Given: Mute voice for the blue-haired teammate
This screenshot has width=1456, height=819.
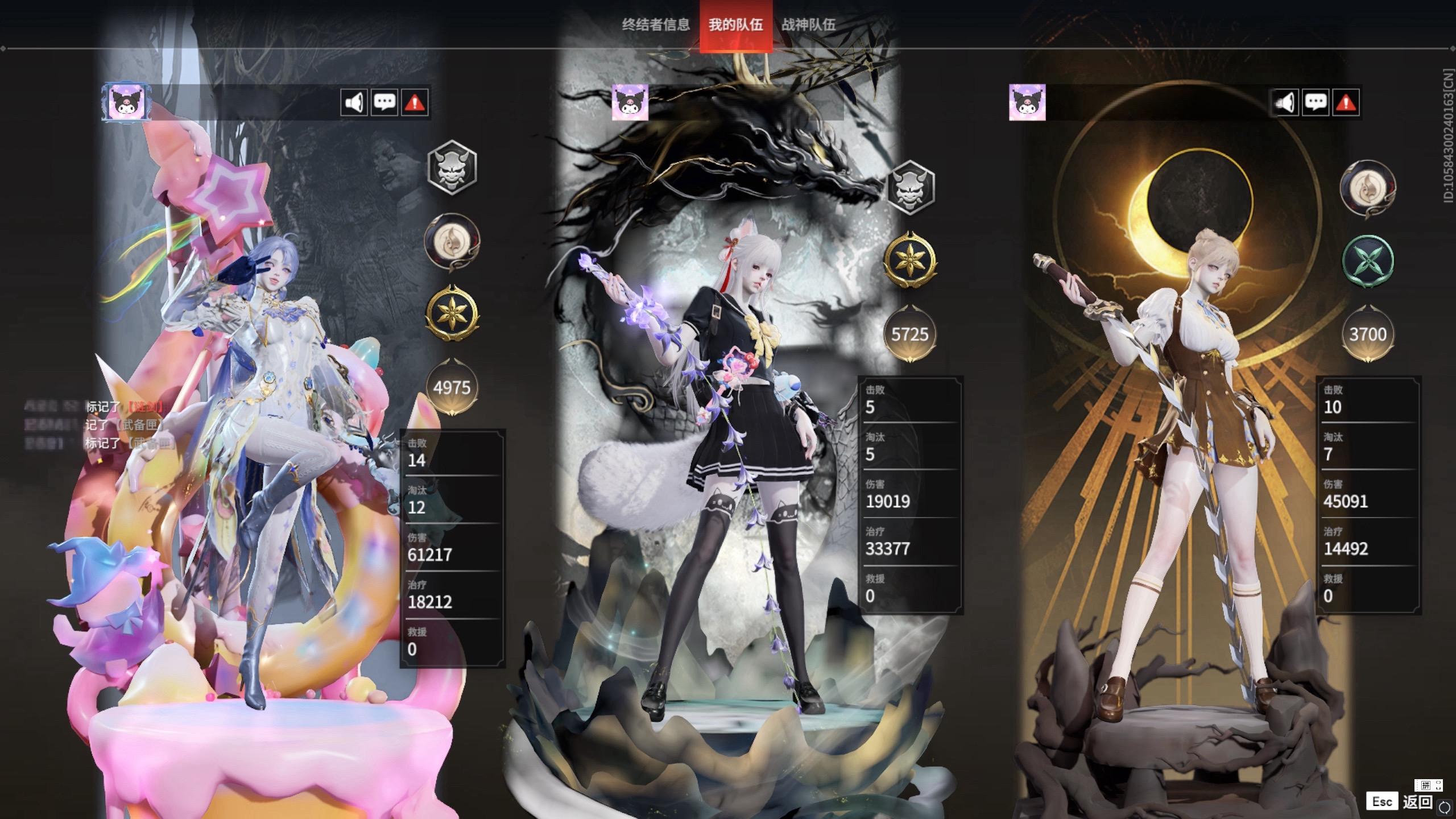Looking at the screenshot, I should coord(354,103).
